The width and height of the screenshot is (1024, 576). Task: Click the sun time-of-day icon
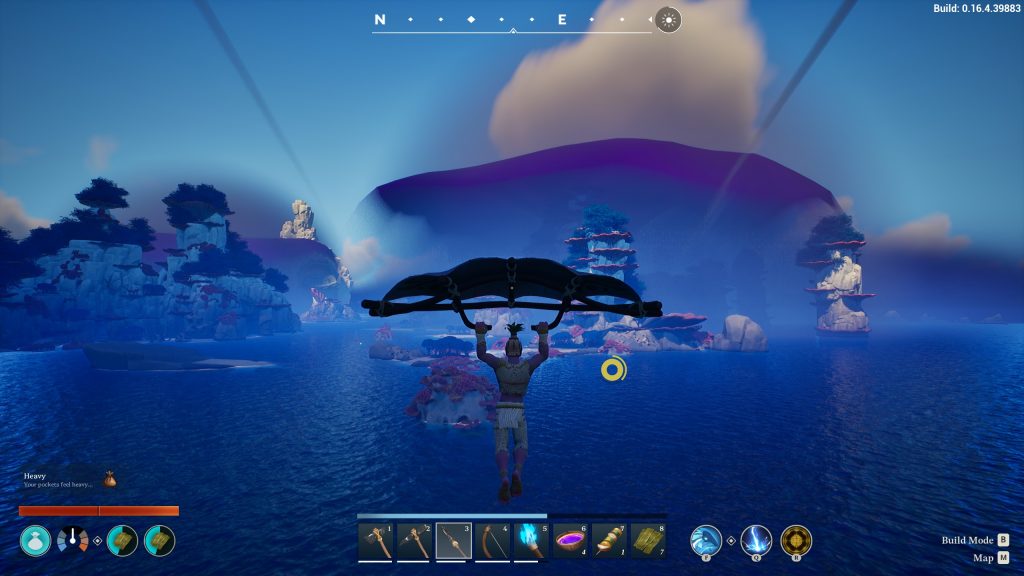click(x=668, y=19)
